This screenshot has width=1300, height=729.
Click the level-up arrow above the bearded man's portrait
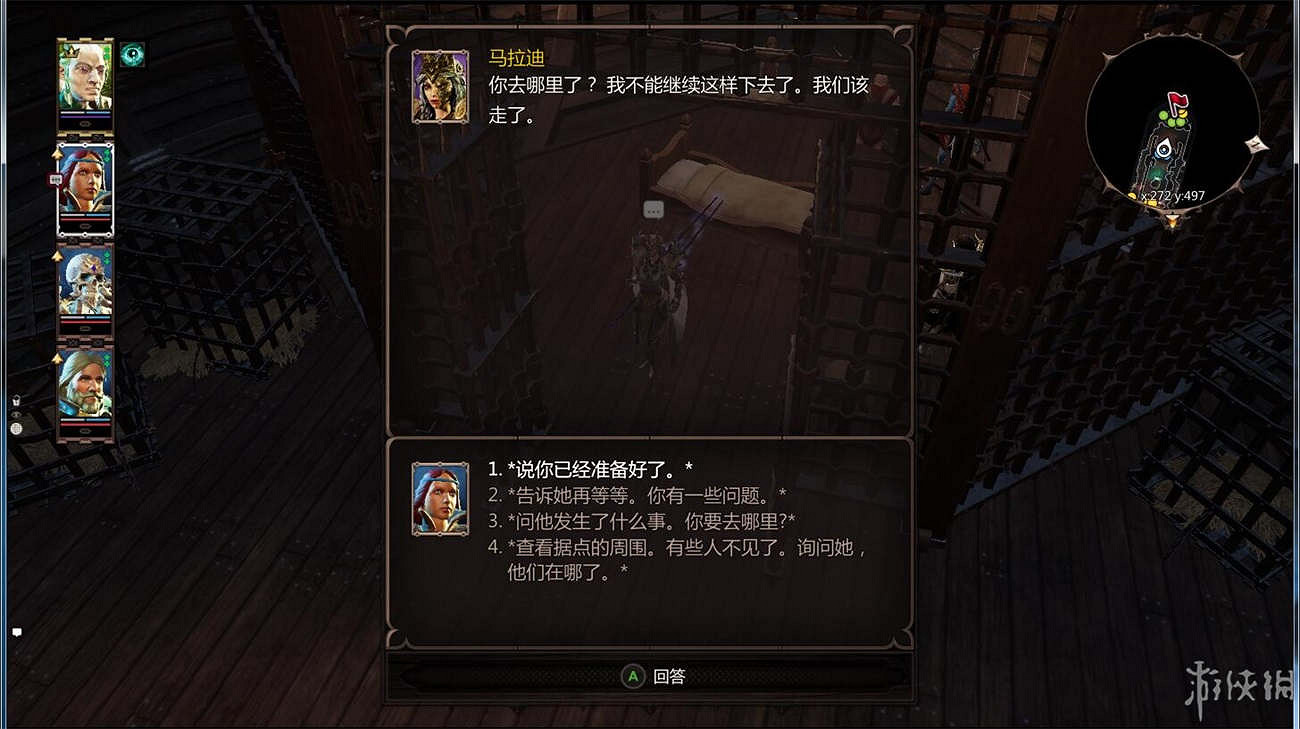pos(57,357)
